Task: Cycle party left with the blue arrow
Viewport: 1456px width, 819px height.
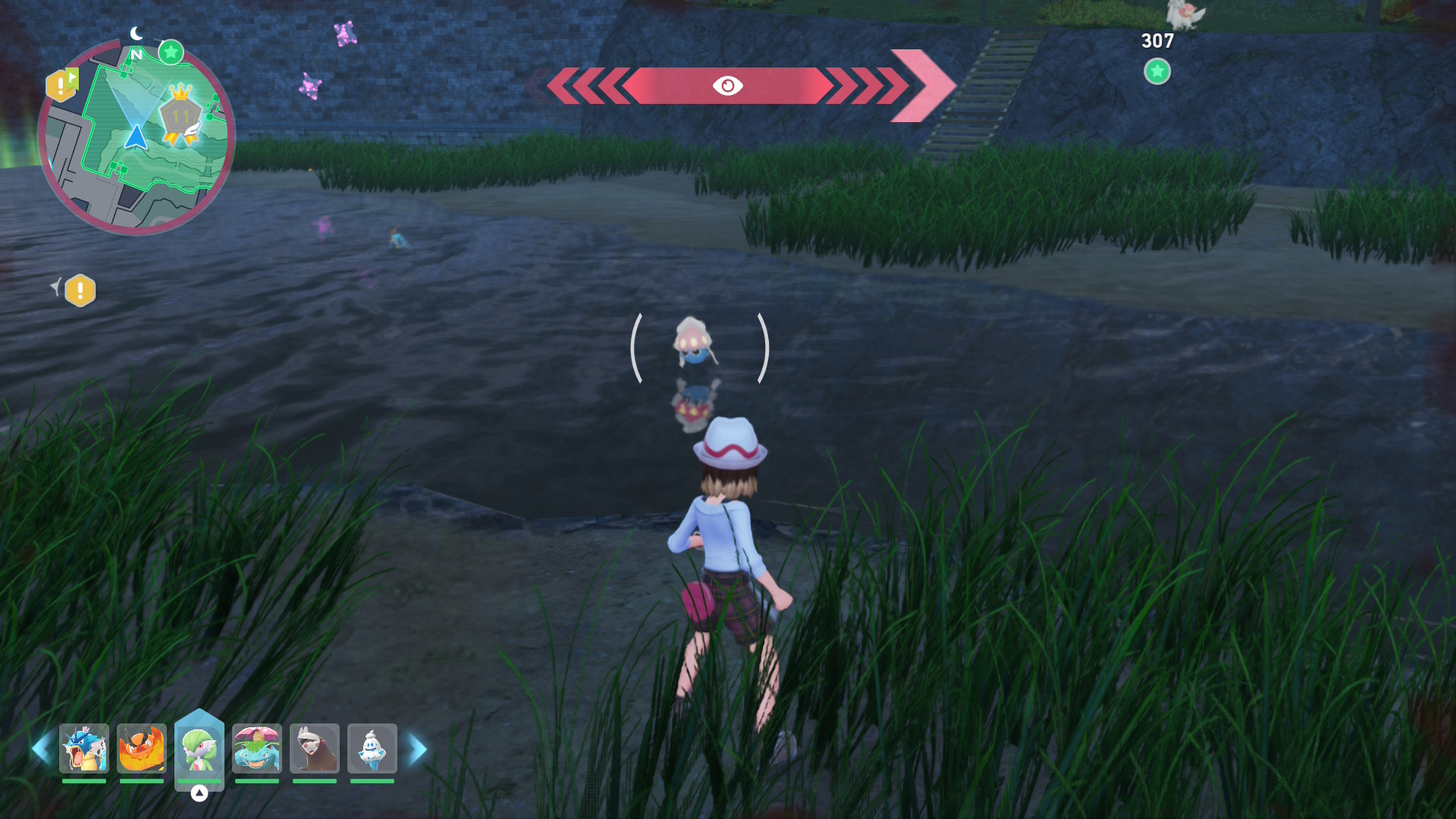Action: pos(42,749)
